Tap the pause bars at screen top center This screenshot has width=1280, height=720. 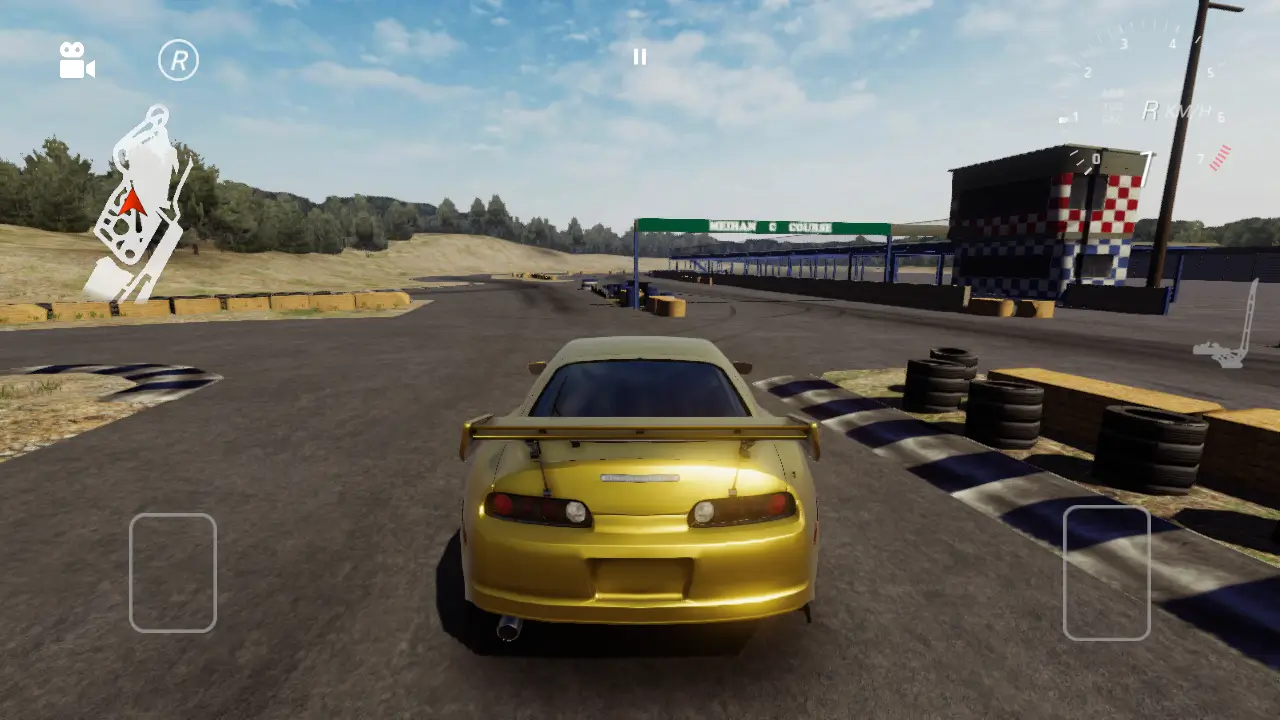640,56
